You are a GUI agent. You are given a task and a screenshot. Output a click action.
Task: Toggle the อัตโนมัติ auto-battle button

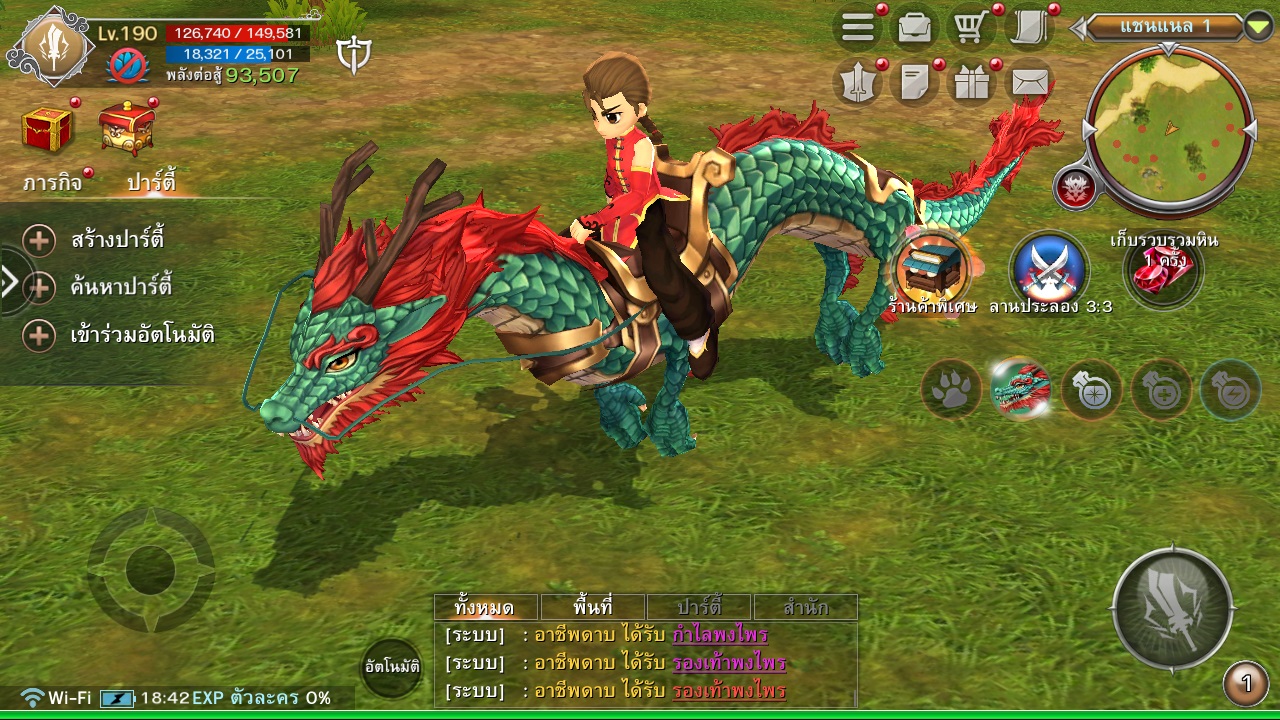click(391, 666)
